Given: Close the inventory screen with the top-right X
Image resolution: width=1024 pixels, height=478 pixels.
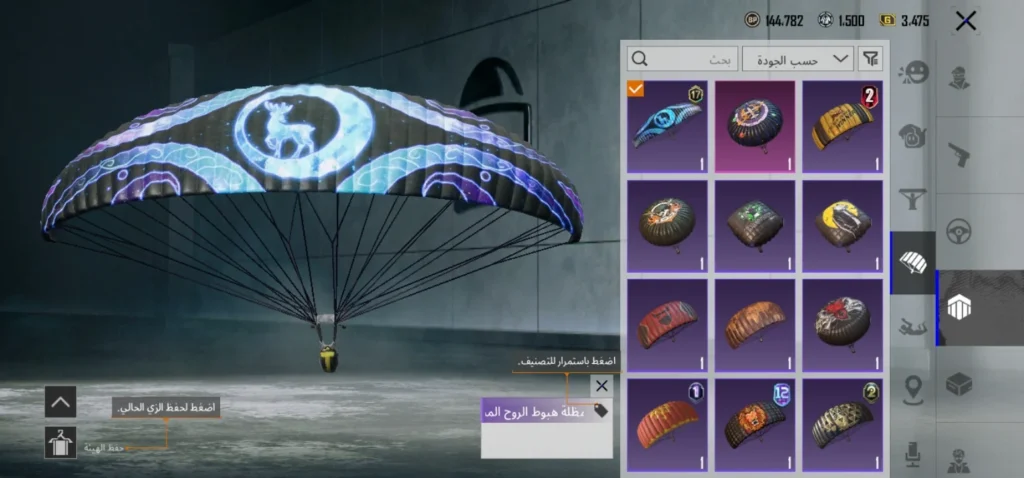Looking at the screenshot, I should pyautogui.click(x=965, y=21).
